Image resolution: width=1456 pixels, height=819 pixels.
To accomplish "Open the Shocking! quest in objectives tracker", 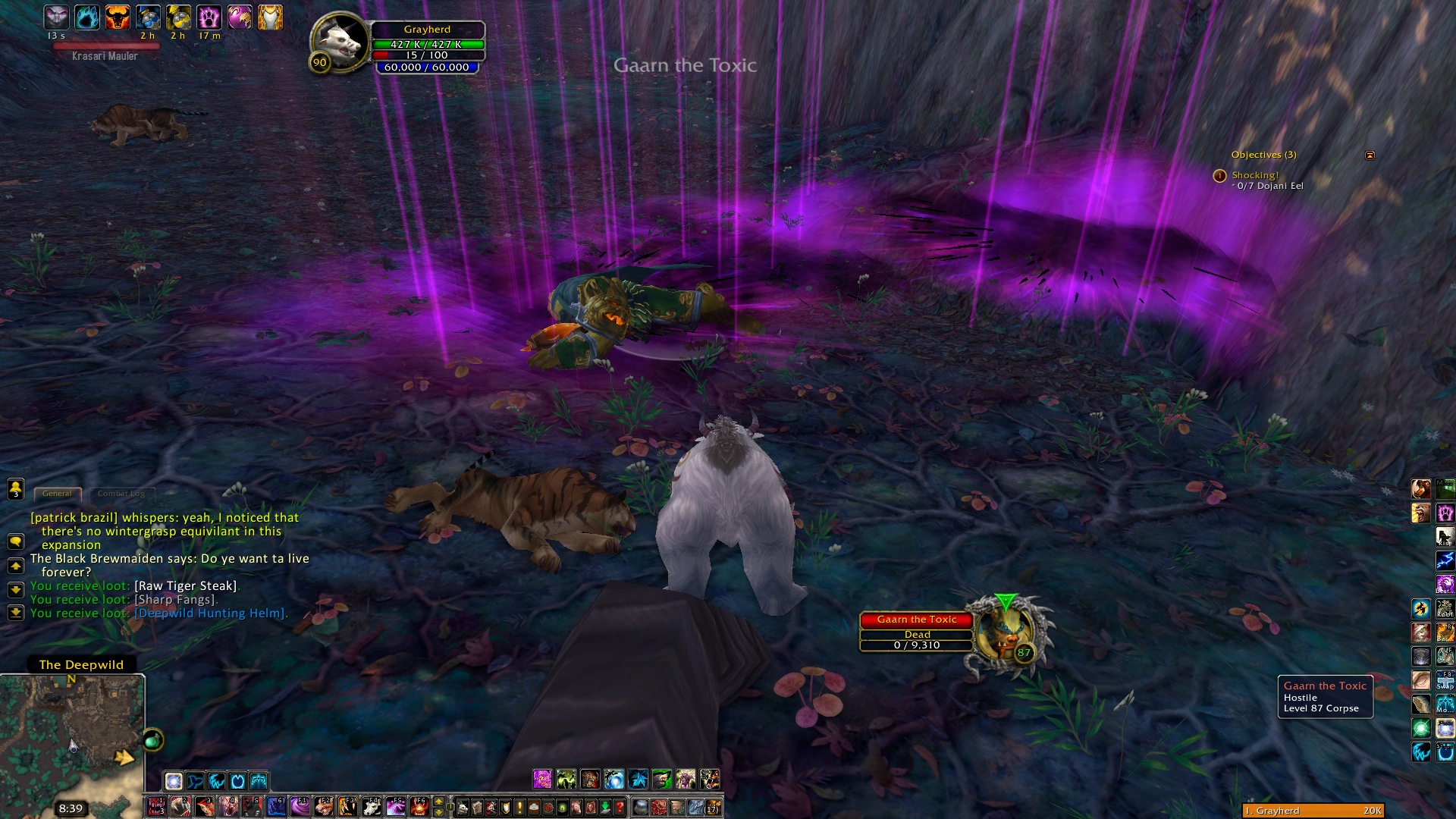I will [1255, 175].
